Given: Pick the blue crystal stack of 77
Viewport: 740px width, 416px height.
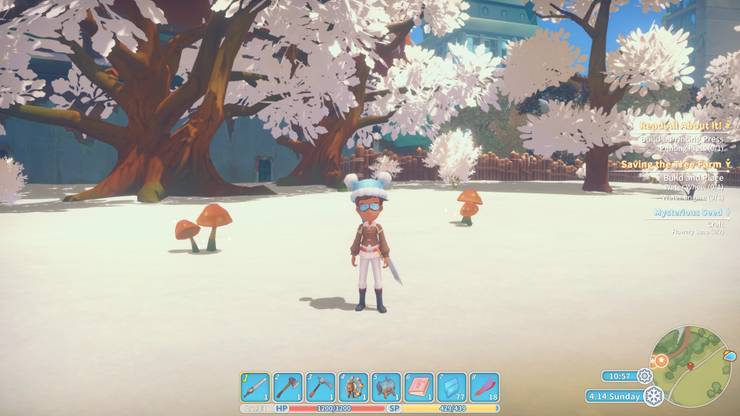Looking at the screenshot, I should [x=452, y=387].
